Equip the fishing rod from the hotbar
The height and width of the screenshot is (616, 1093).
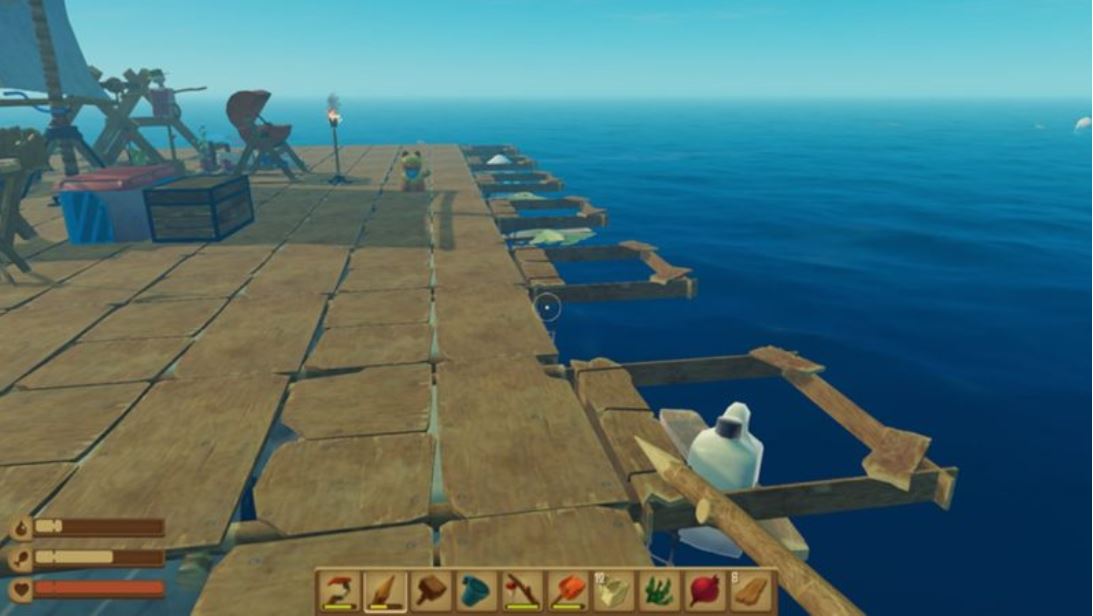pyautogui.click(x=522, y=591)
